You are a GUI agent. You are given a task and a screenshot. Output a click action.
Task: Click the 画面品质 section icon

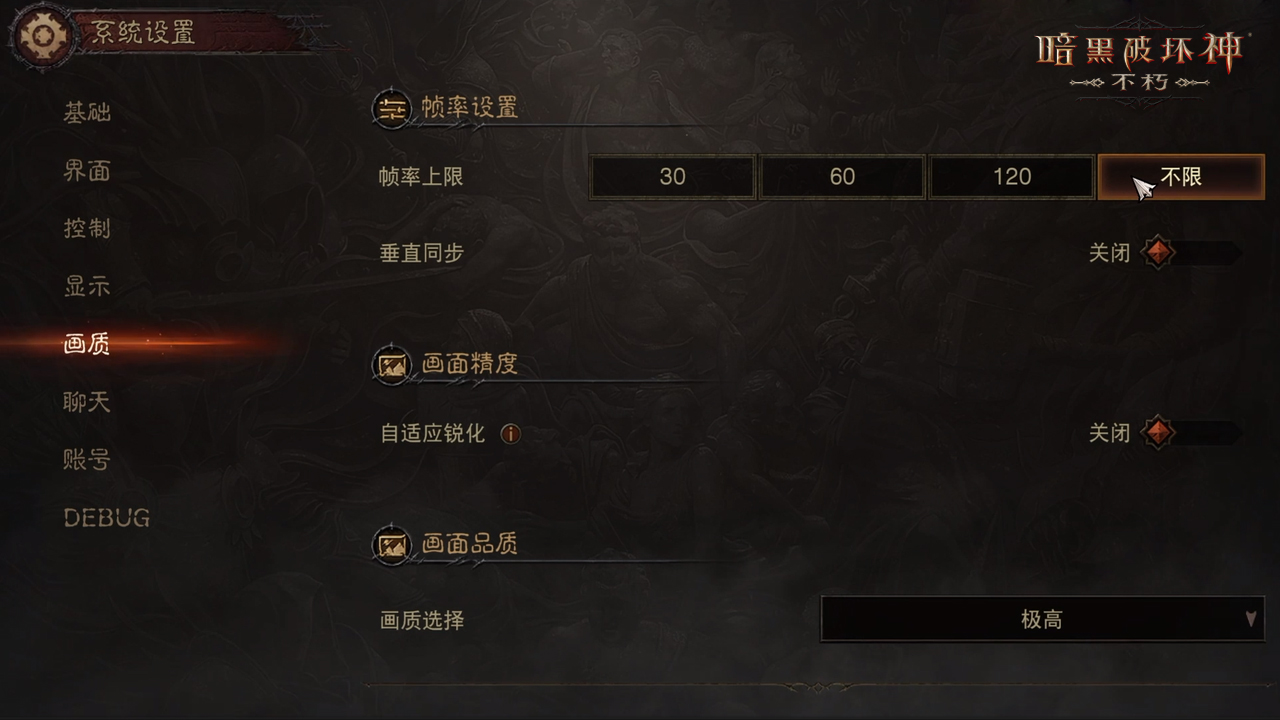point(392,545)
